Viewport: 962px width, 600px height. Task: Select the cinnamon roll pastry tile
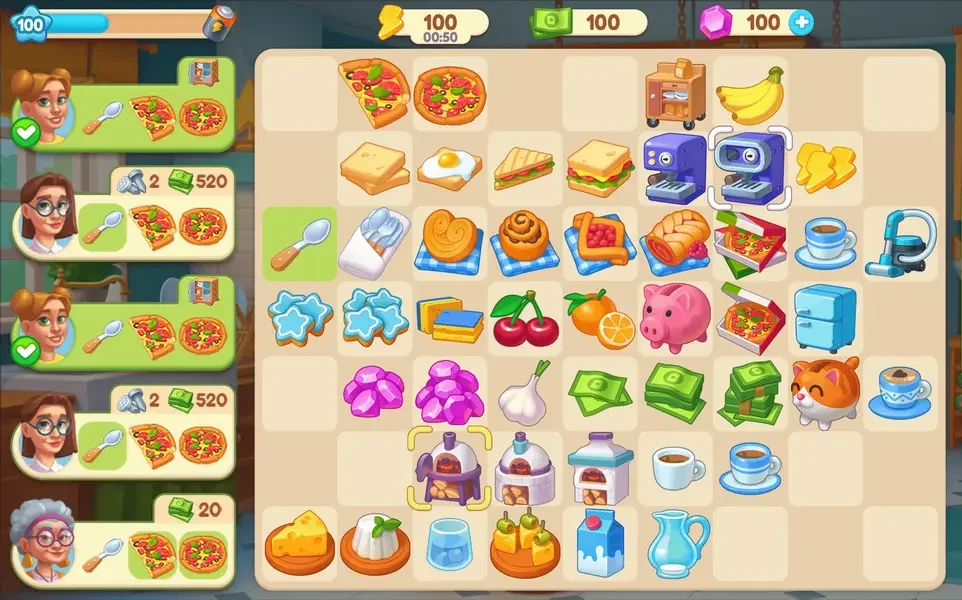525,242
